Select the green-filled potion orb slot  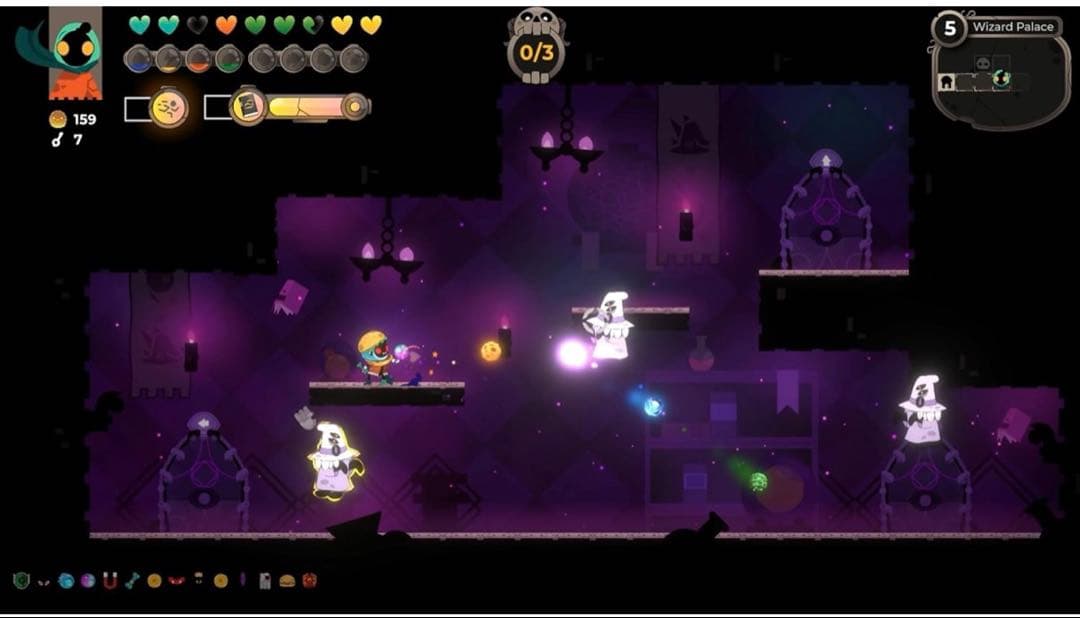point(228,60)
